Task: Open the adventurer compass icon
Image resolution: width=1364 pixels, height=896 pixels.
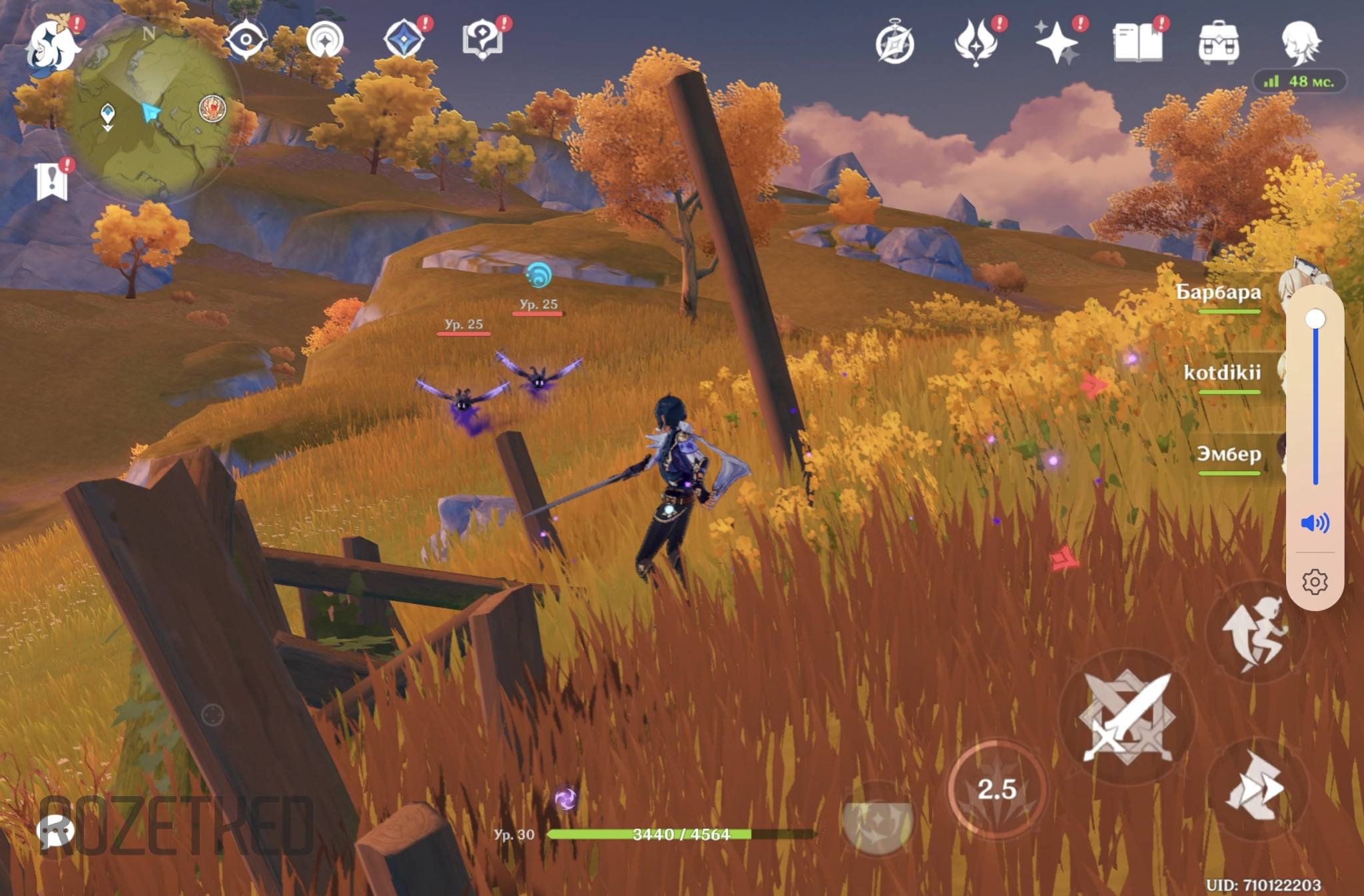Action: pyautogui.click(x=894, y=43)
